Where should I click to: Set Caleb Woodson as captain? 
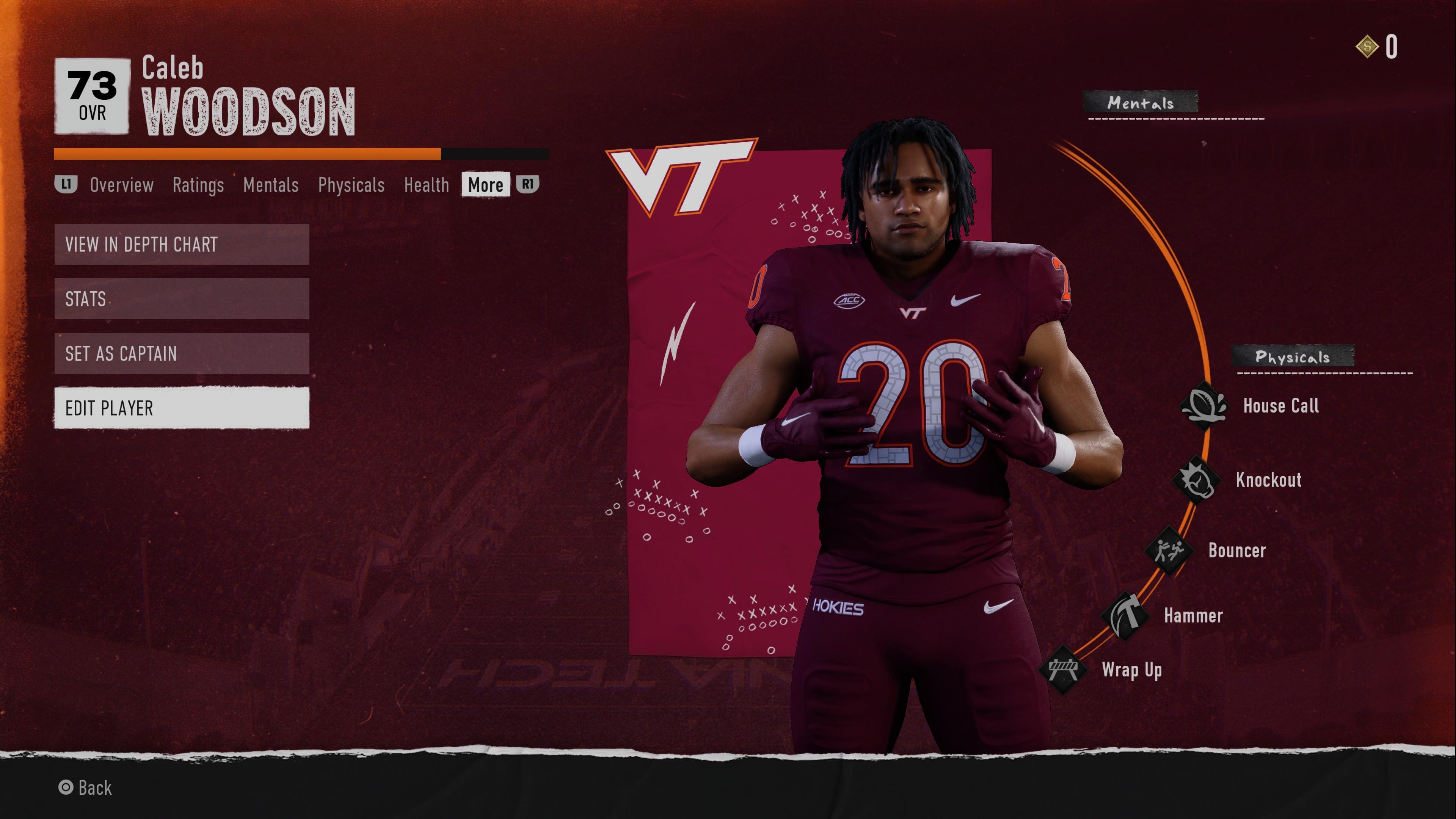coord(181,354)
